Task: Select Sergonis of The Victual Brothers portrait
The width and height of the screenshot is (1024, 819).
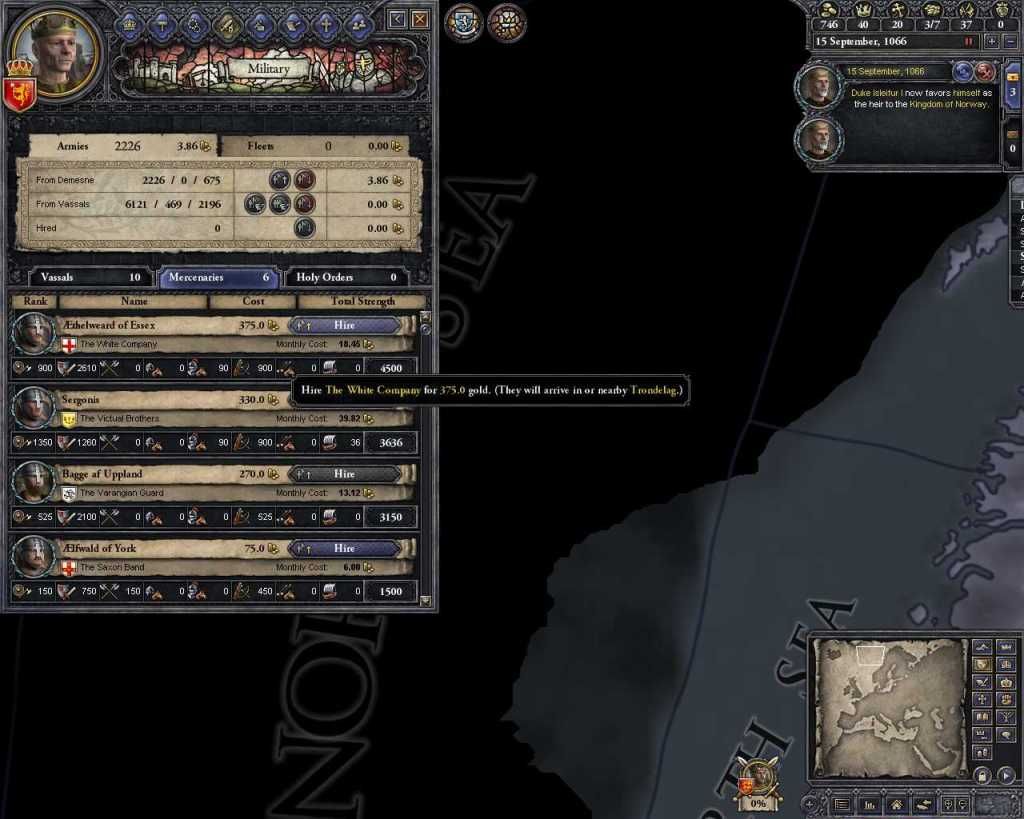Action: [x=33, y=408]
